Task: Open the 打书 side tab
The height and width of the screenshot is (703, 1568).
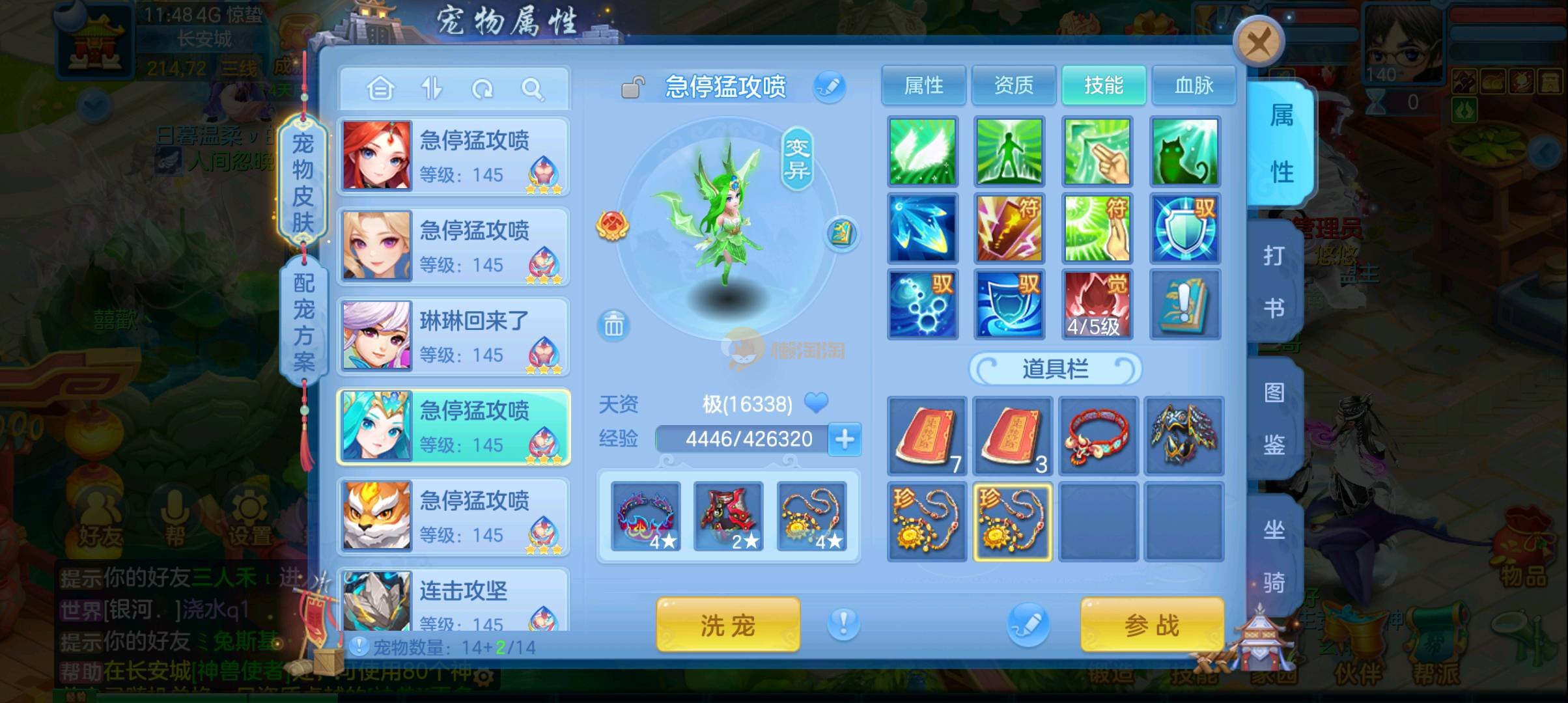Action: 1274,281
